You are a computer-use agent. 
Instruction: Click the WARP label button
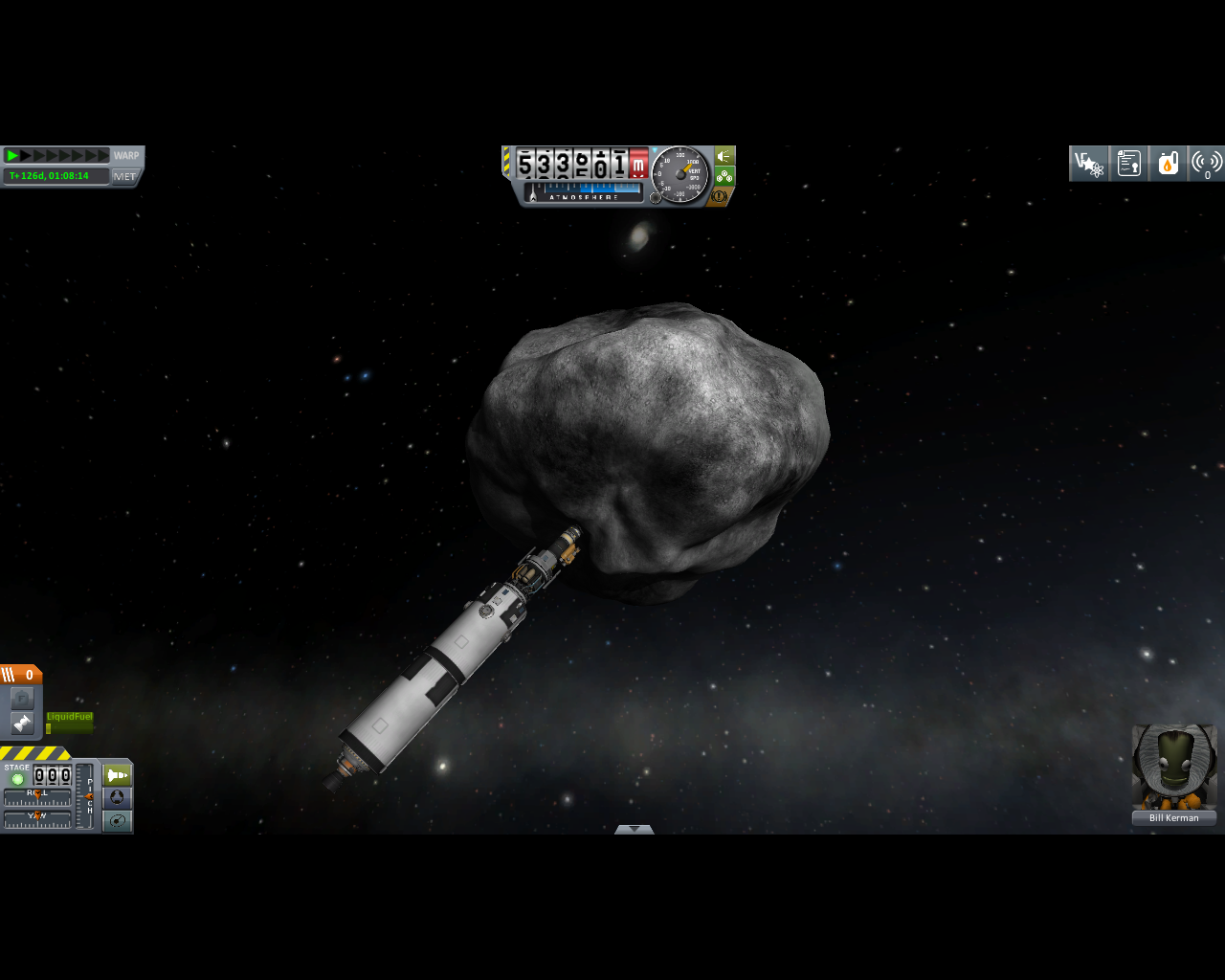pyautogui.click(x=126, y=156)
